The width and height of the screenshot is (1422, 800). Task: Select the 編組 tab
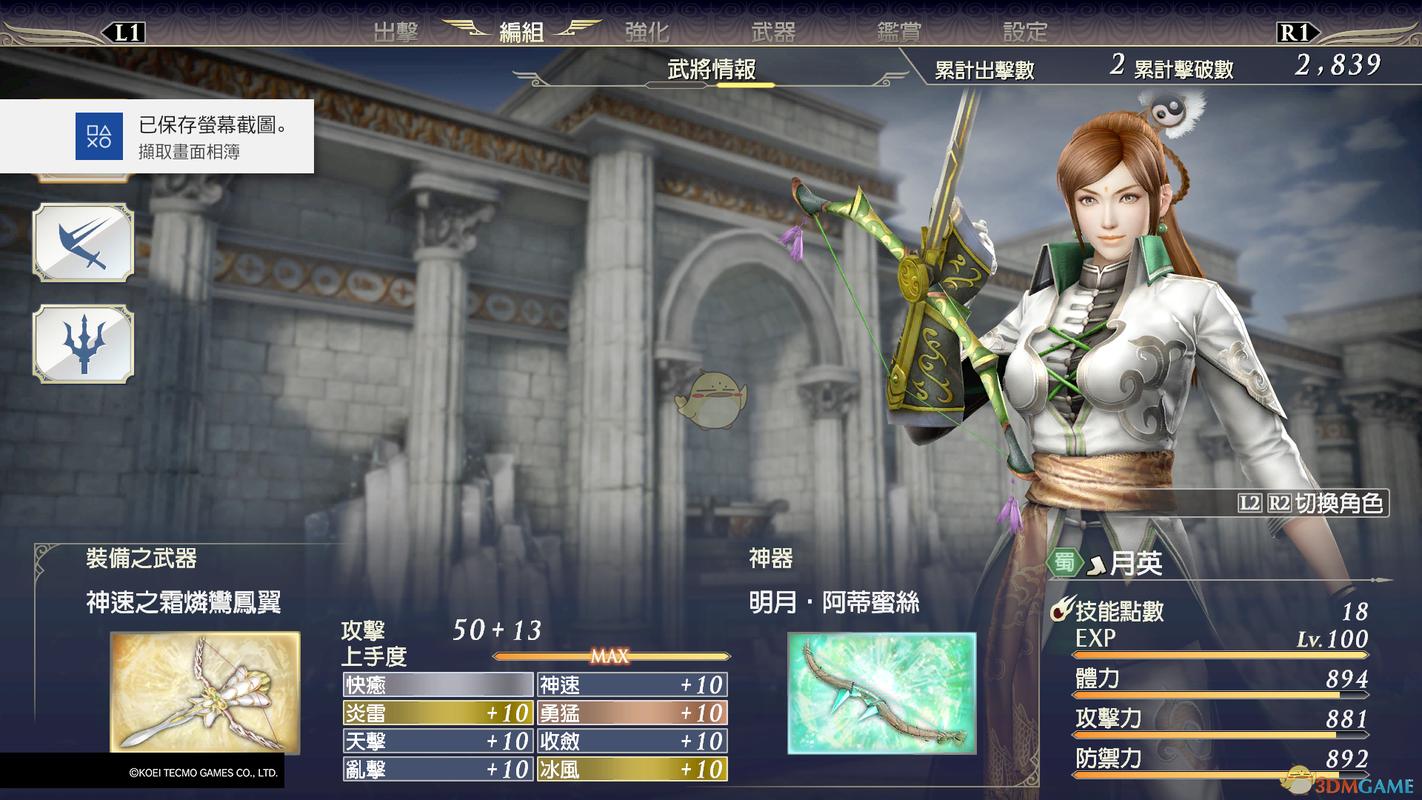point(521,32)
